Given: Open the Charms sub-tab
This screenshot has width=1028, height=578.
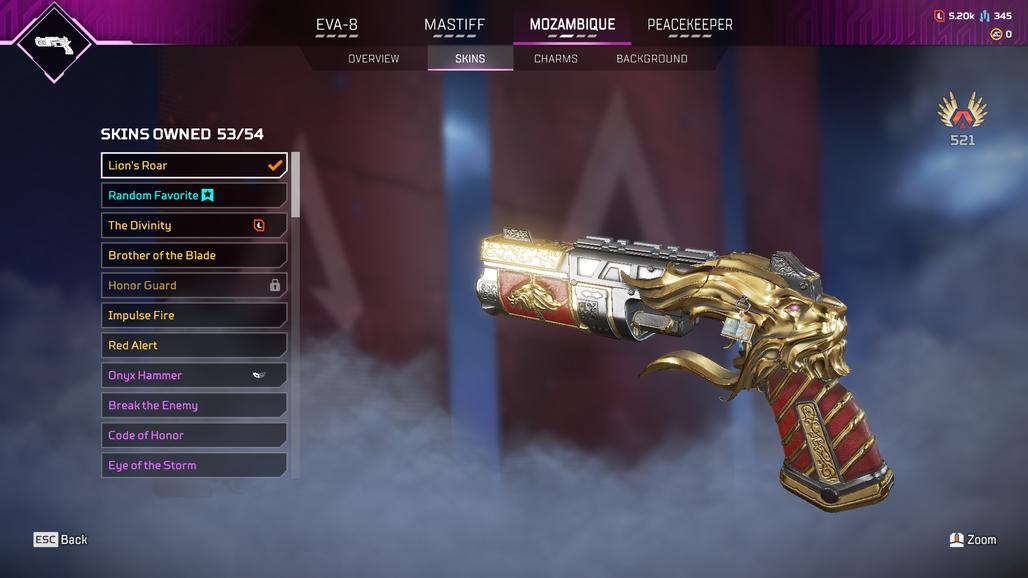Looking at the screenshot, I should [x=555, y=59].
